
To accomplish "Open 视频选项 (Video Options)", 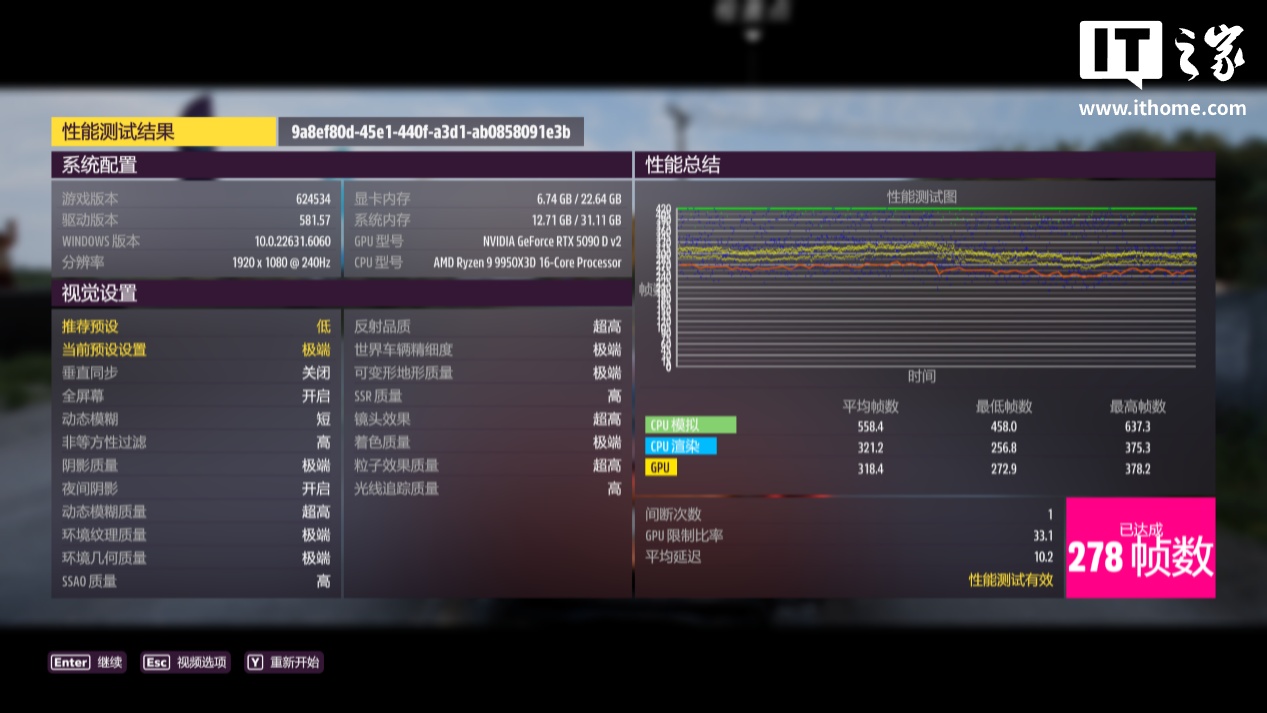I will point(186,662).
